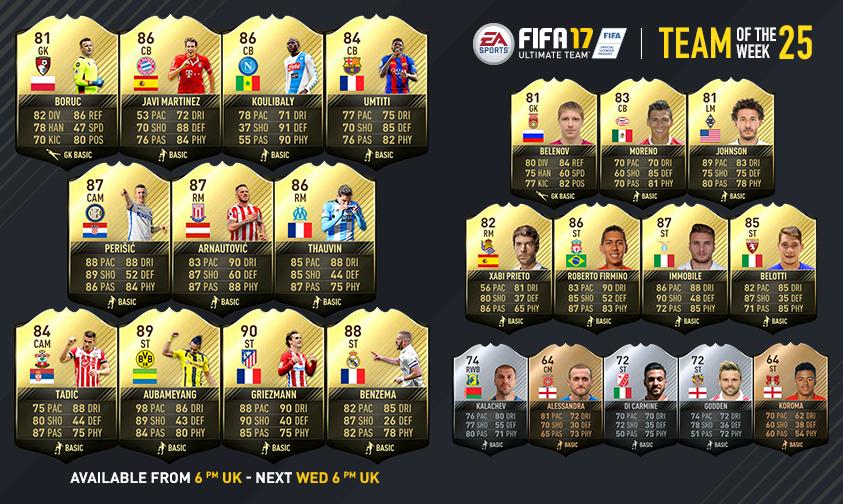Select the Belenov goalkeeper card
The image size is (843, 504).
[x=552, y=138]
